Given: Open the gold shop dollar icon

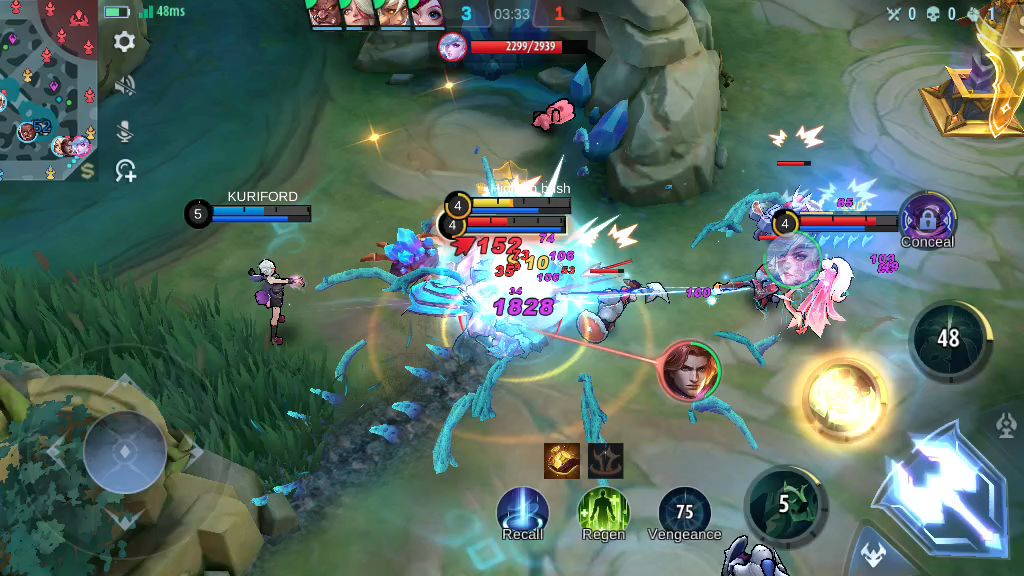Looking at the screenshot, I should pyautogui.click(x=89, y=171).
